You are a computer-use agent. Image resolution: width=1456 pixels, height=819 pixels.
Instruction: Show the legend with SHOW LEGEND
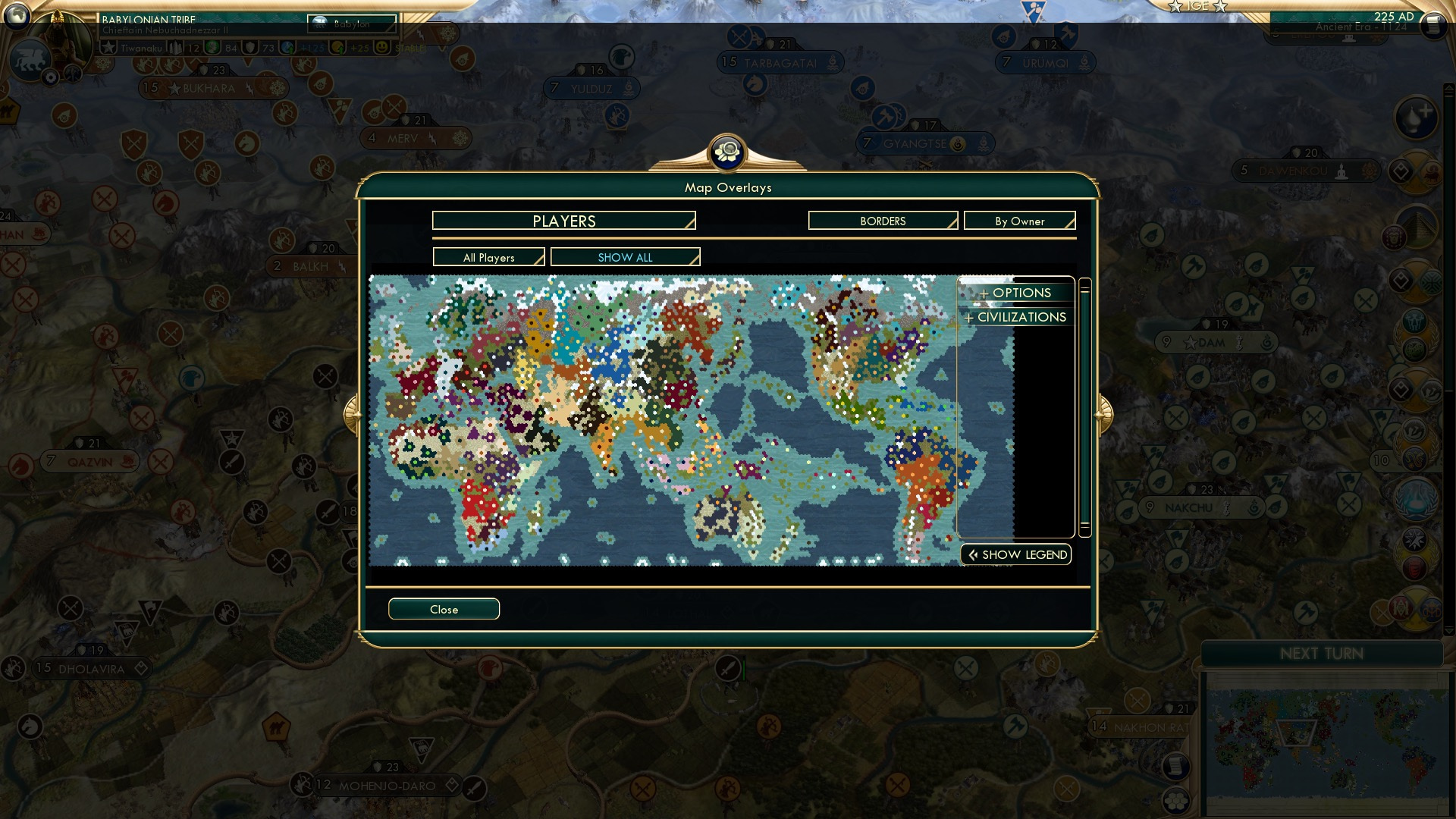click(x=1015, y=554)
